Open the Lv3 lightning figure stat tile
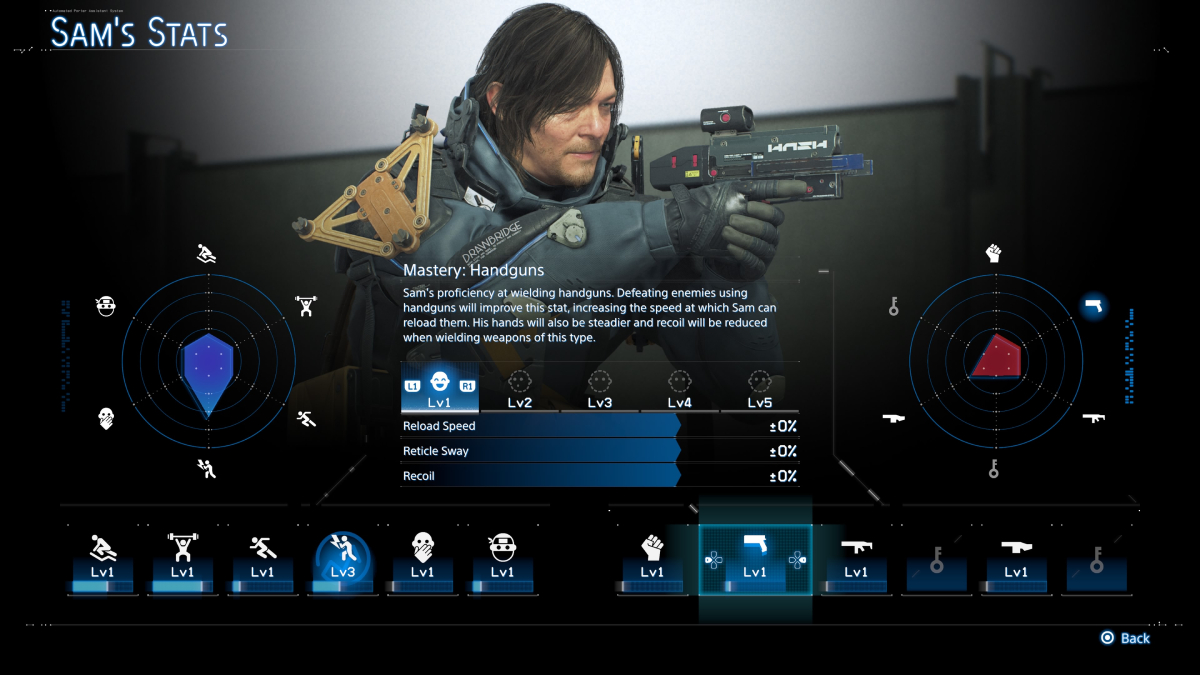The image size is (1200, 675). (343, 560)
